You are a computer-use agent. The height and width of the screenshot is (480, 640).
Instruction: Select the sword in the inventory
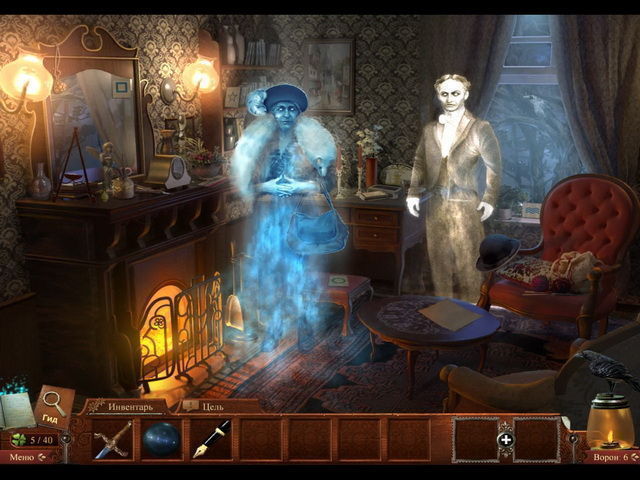[113, 439]
